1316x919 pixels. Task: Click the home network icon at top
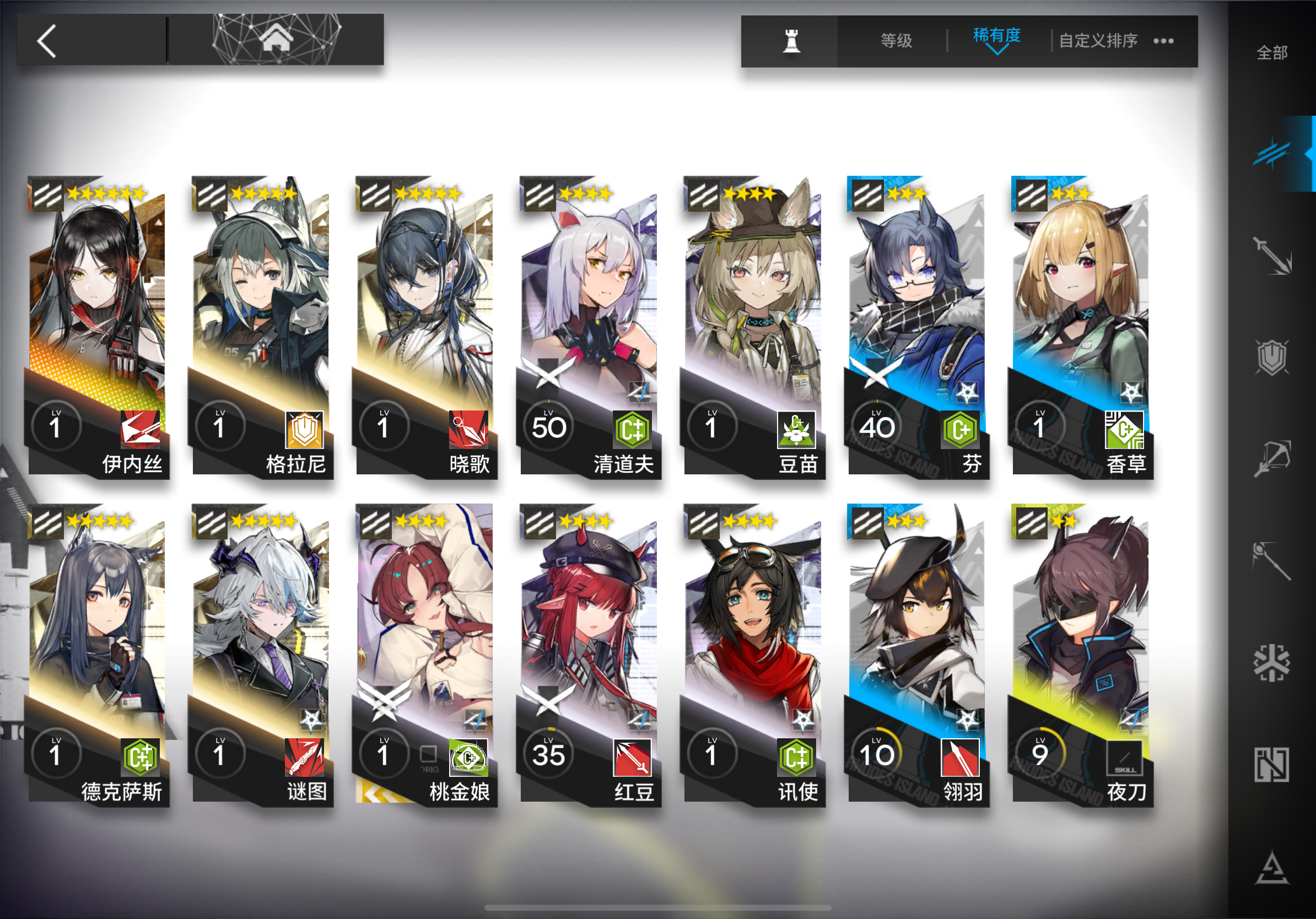pyautogui.click(x=277, y=39)
